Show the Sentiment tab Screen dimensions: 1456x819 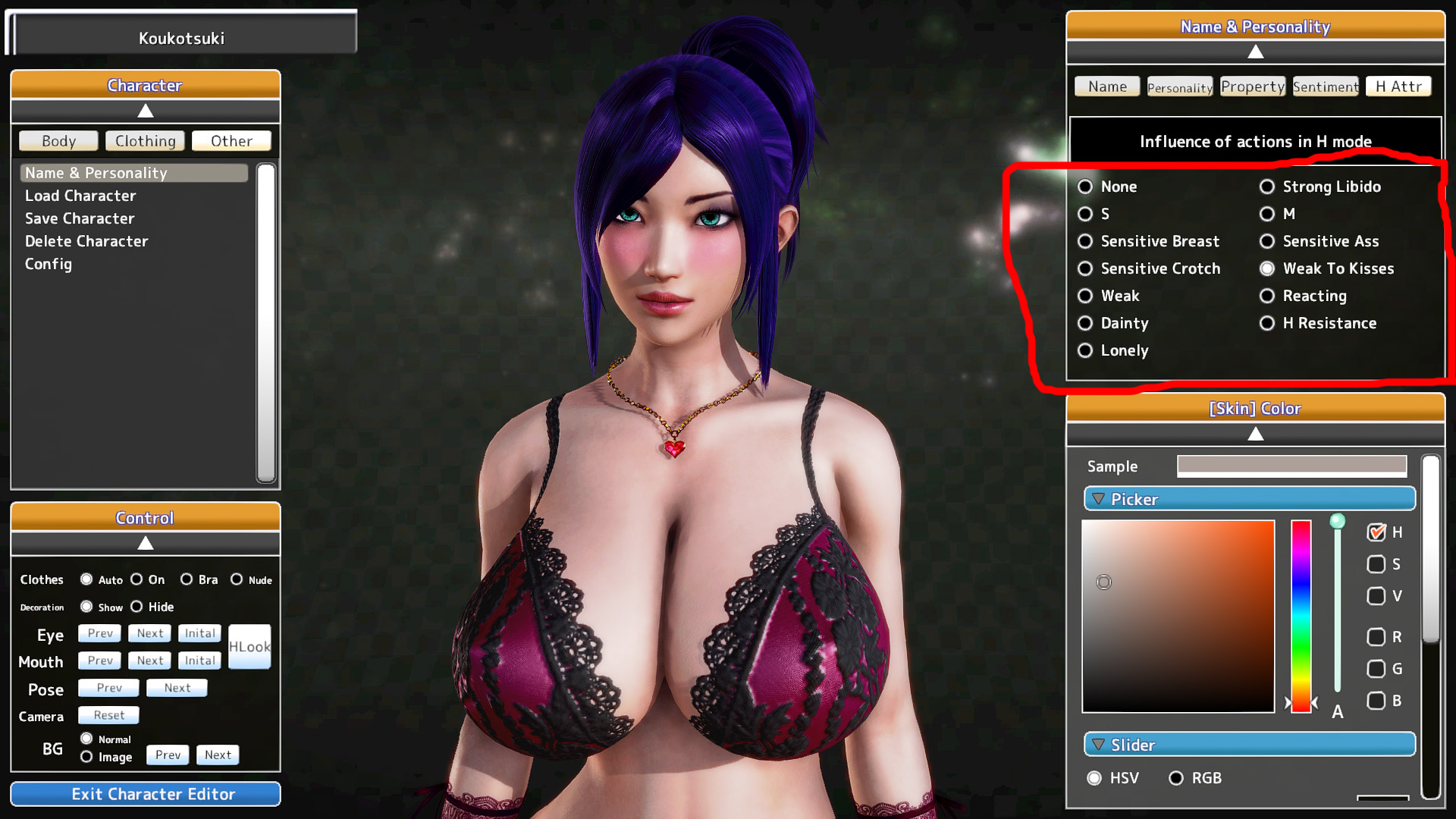[1325, 87]
